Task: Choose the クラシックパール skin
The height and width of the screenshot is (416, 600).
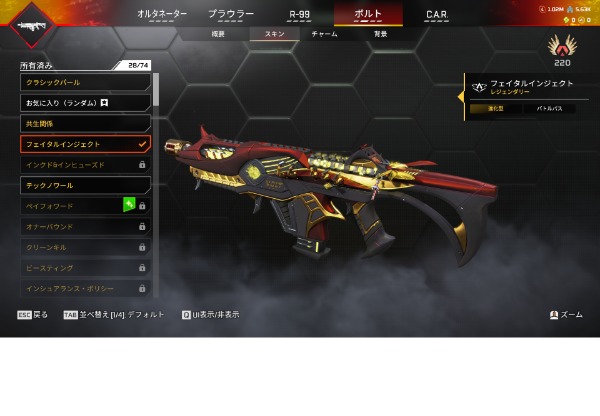Action: point(85,82)
